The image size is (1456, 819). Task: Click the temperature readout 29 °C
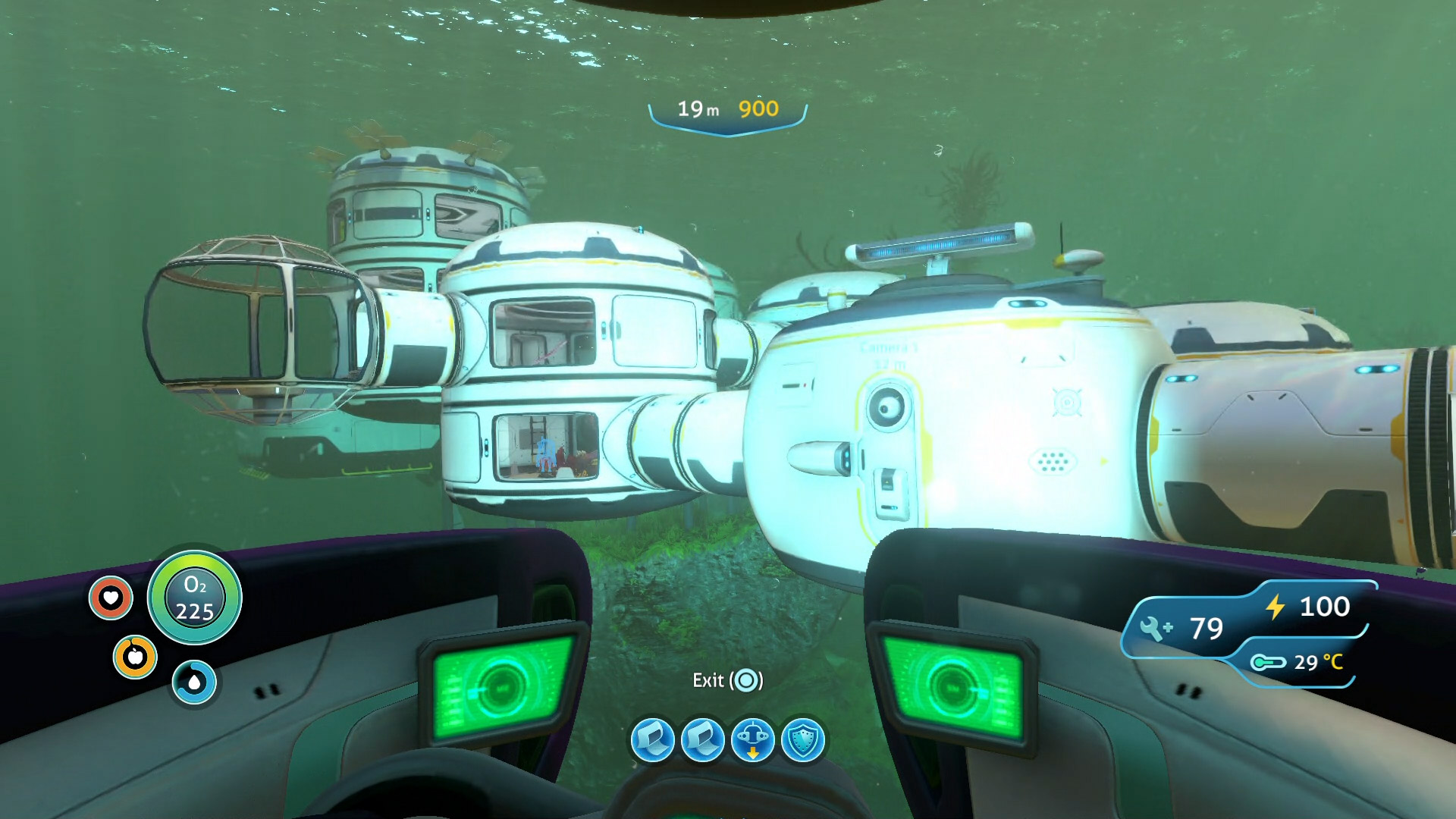[1319, 664]
